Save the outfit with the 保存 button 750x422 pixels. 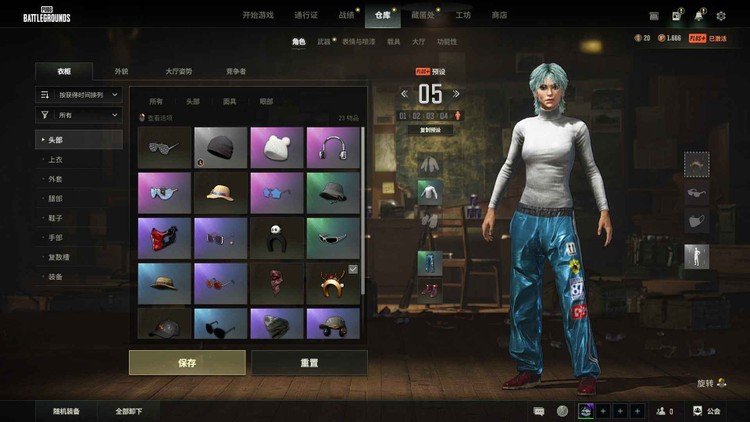(x=187, y=362)
